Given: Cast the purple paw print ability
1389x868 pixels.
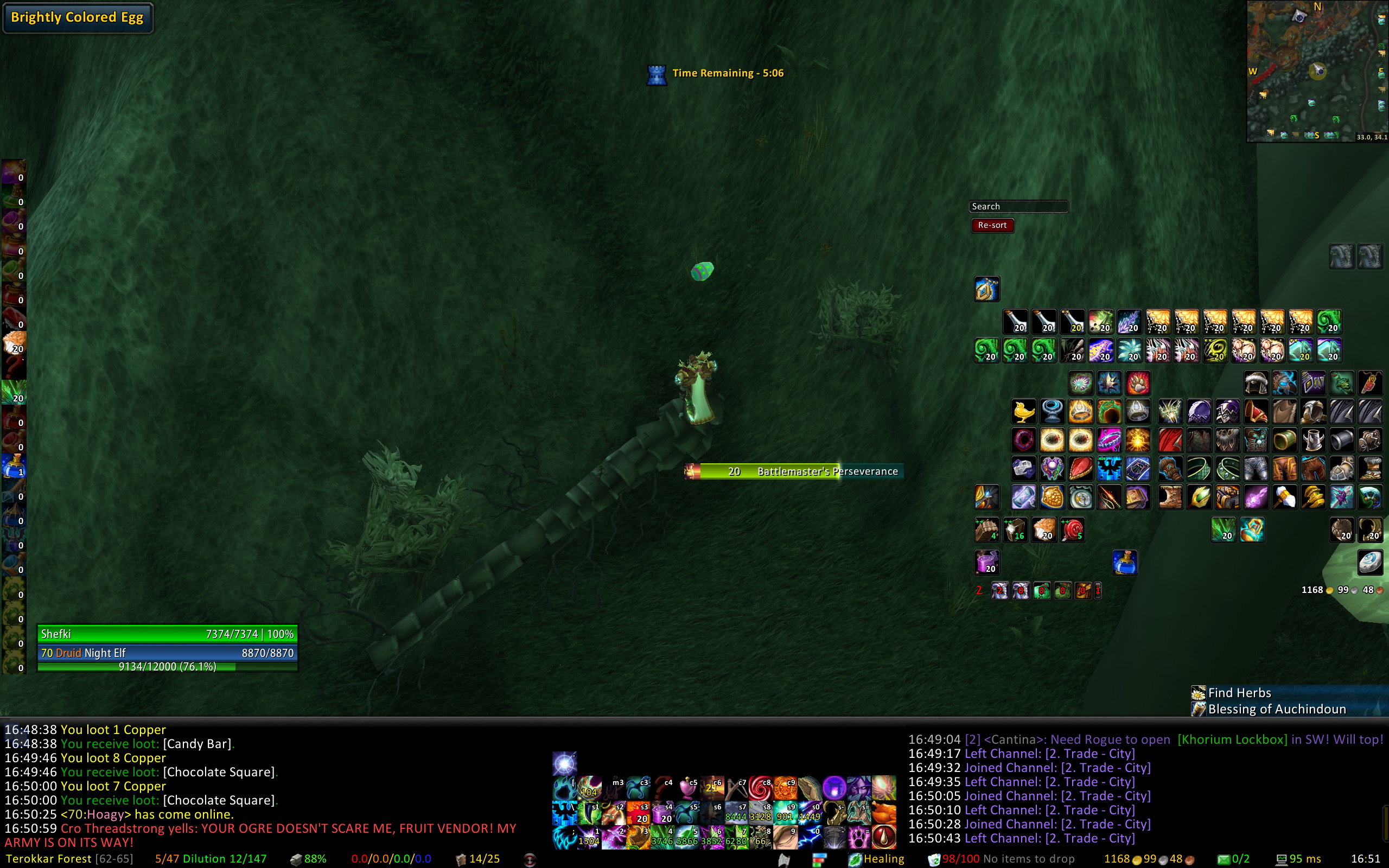Looking at the screenshot, I should coord(859,838).
